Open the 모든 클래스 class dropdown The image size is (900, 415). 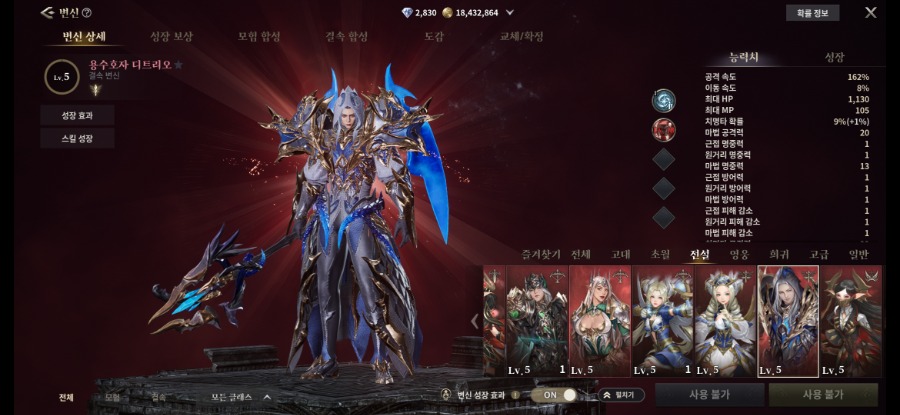pyautogui.click(x=240, y=397)
